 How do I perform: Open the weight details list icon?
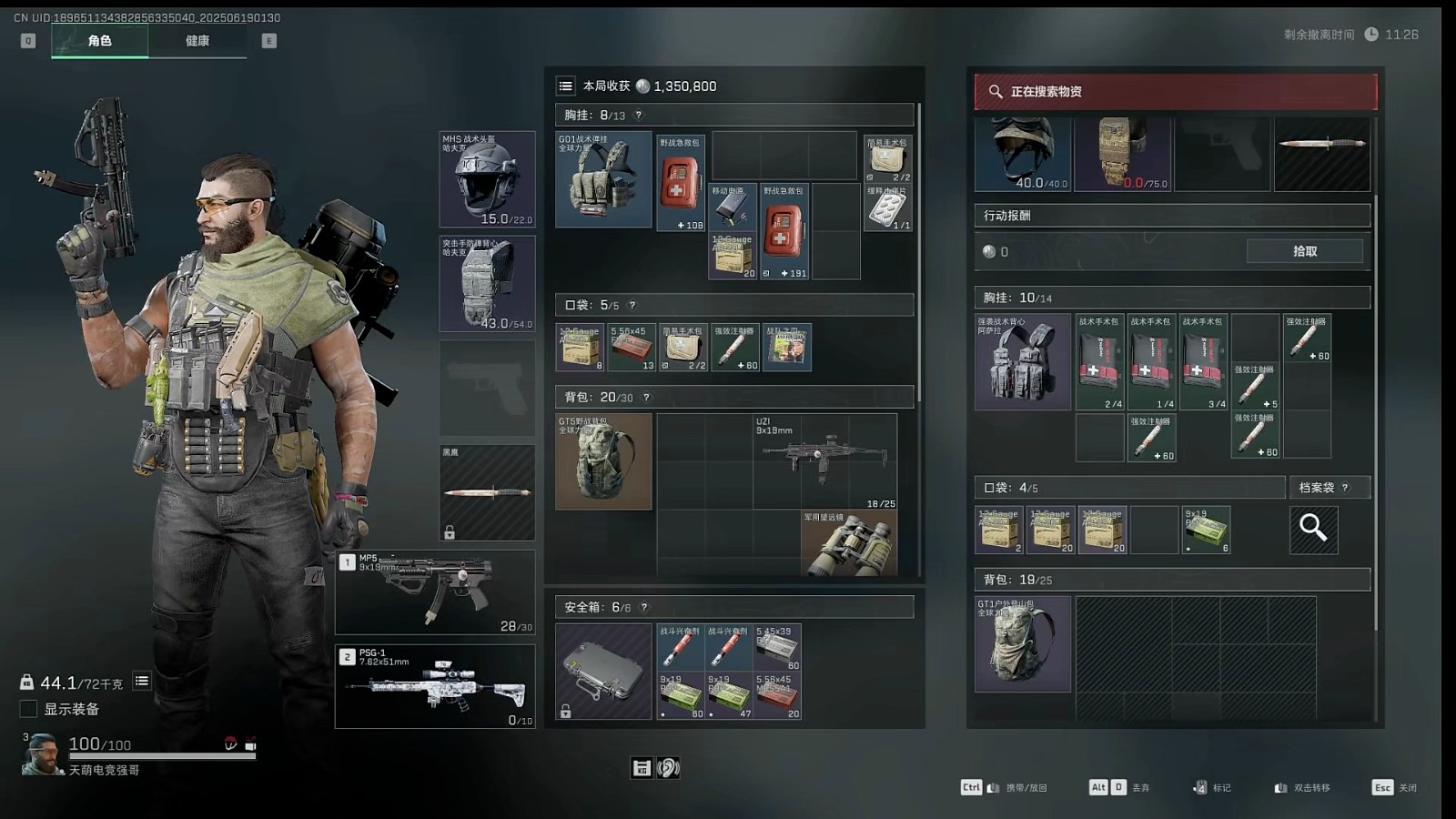point(142,682)
